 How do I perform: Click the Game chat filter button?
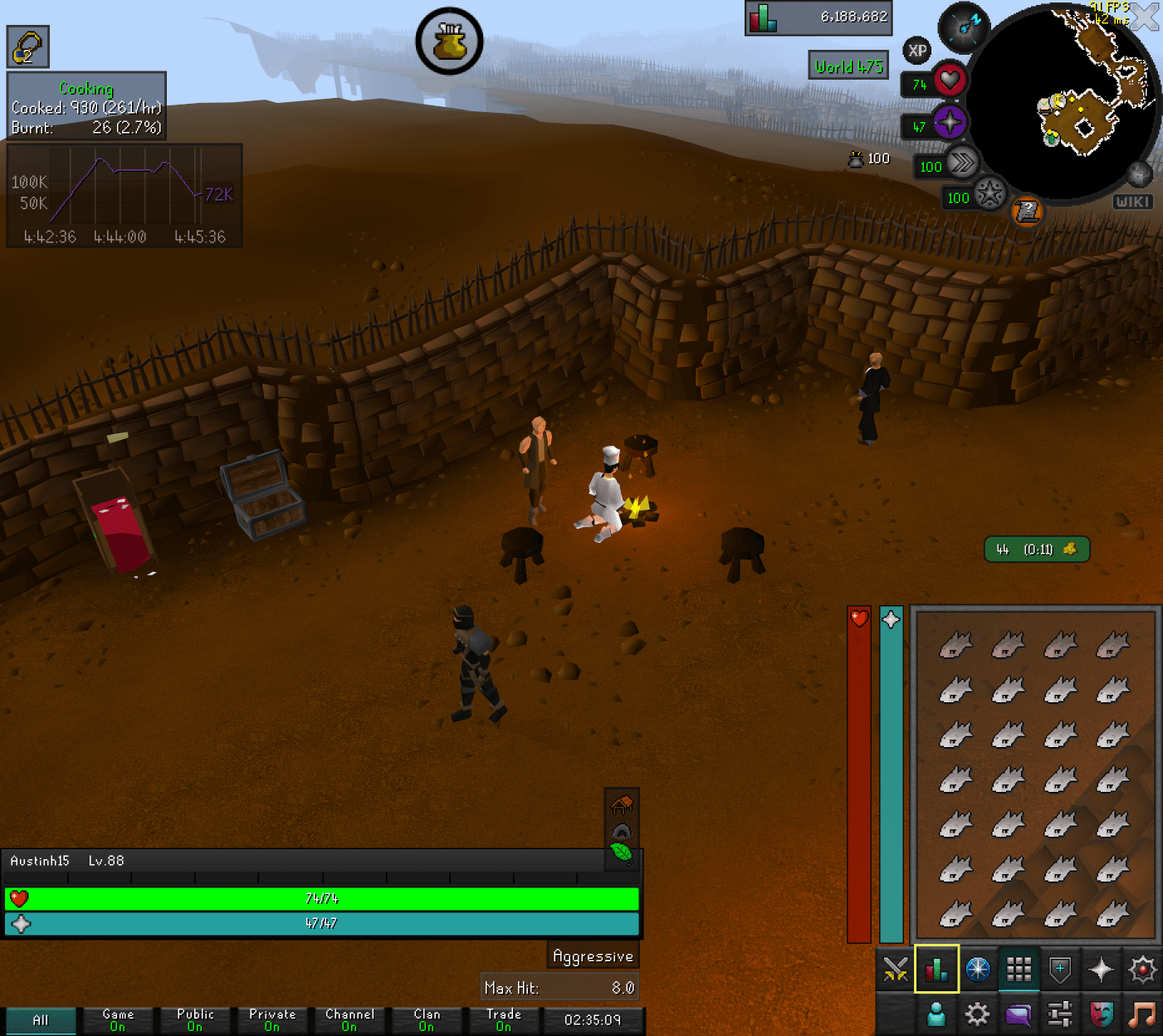[117, 1019]
